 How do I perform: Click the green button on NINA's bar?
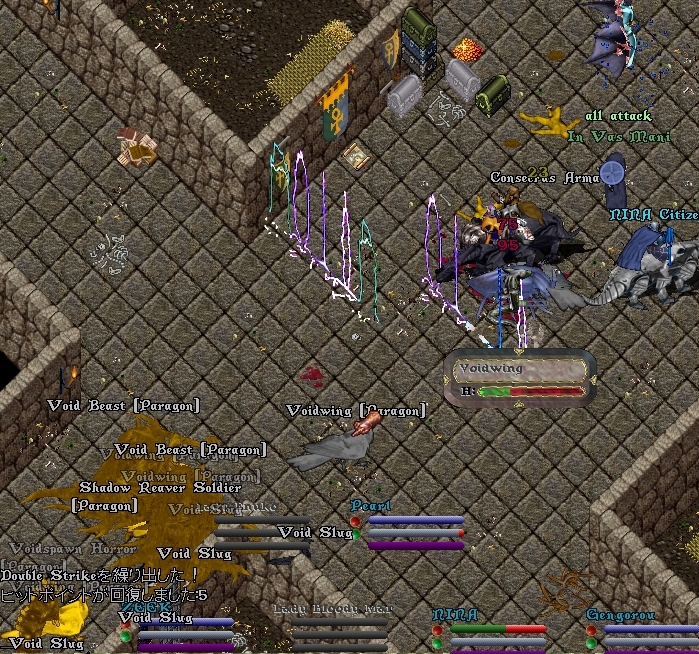437,644
